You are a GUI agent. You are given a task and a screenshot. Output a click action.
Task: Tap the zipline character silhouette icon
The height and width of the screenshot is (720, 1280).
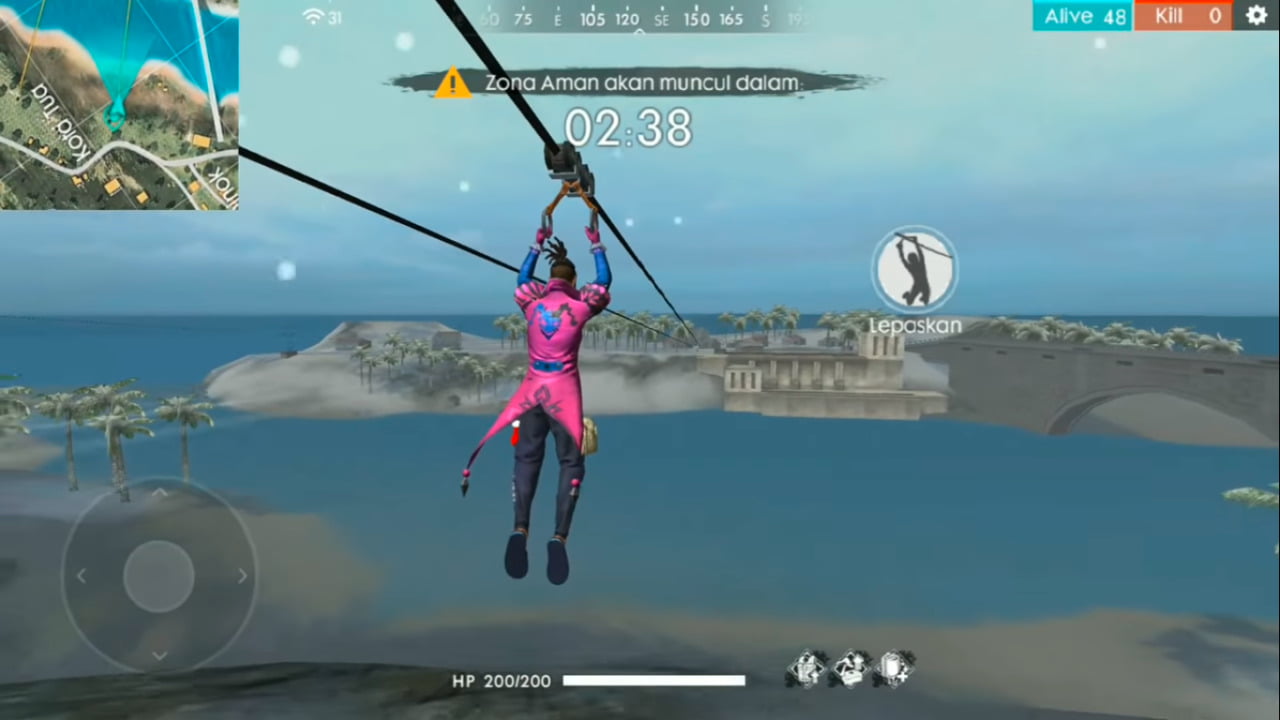click(915, 268)
